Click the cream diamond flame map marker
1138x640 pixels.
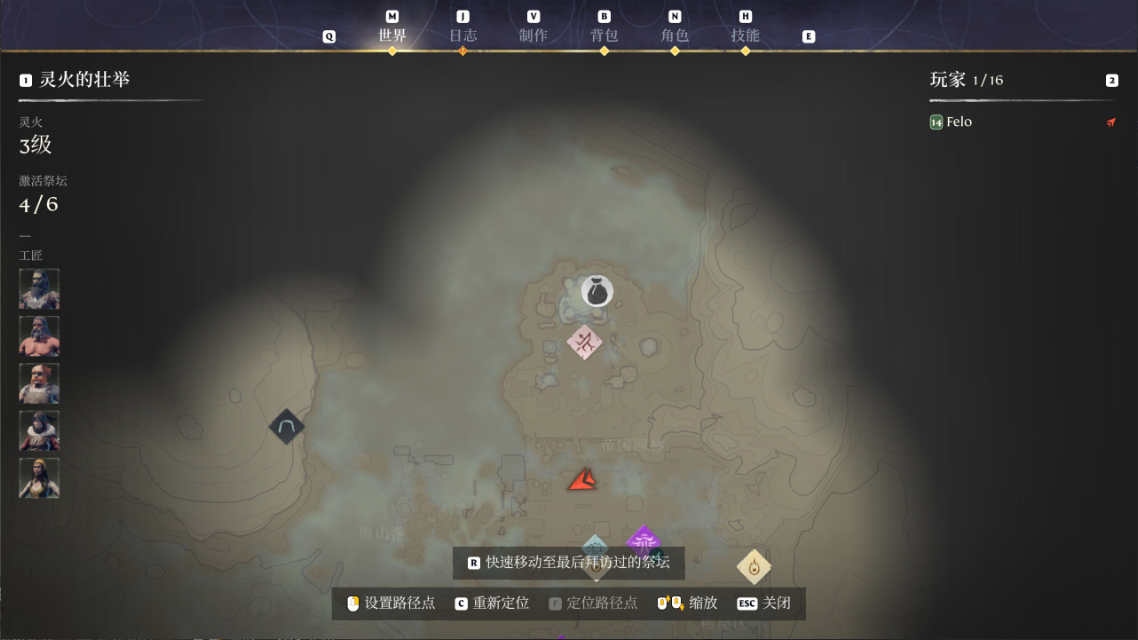(754, 567)
